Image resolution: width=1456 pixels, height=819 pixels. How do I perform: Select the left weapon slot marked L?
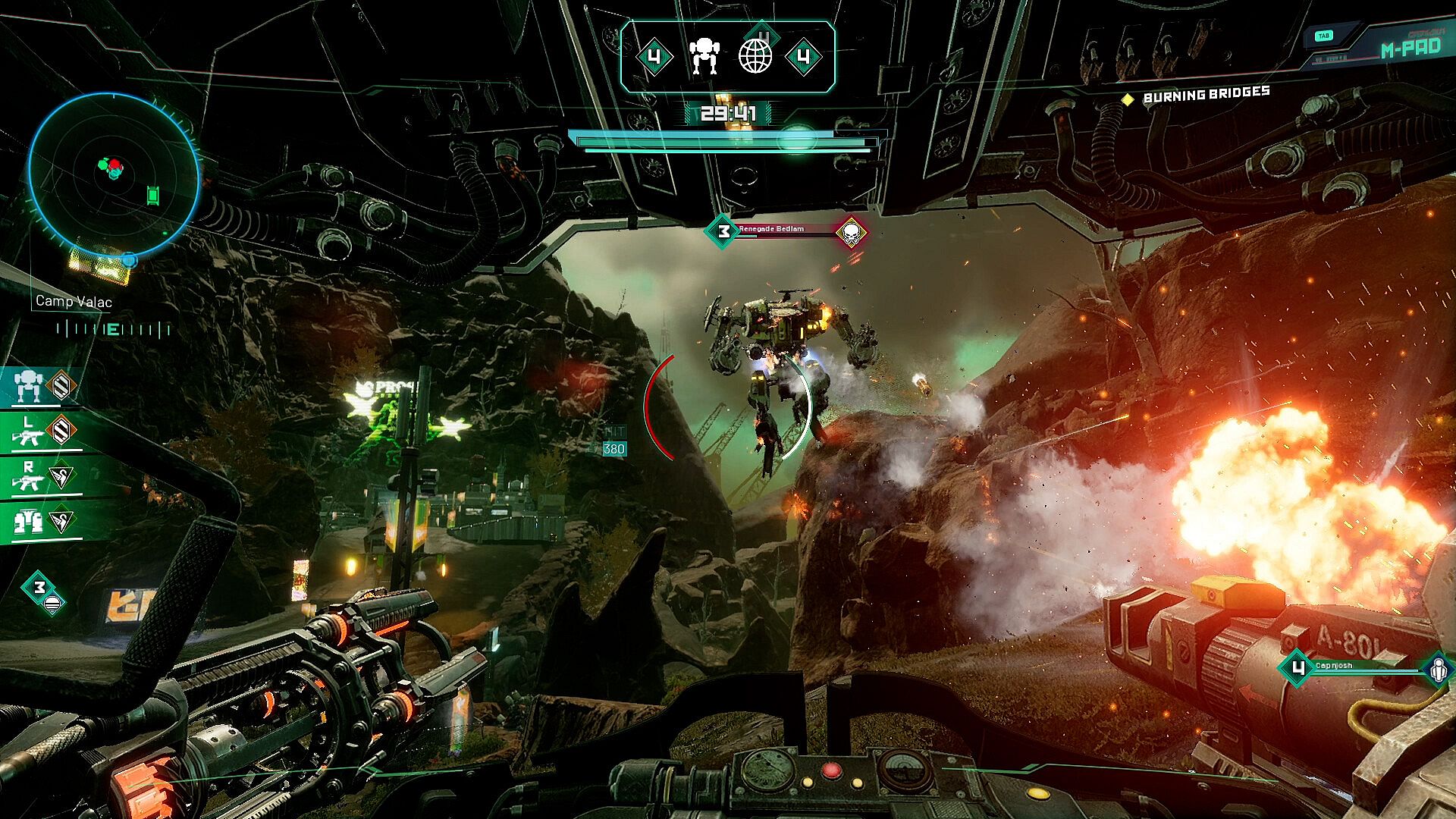click(x=45, y=432)
